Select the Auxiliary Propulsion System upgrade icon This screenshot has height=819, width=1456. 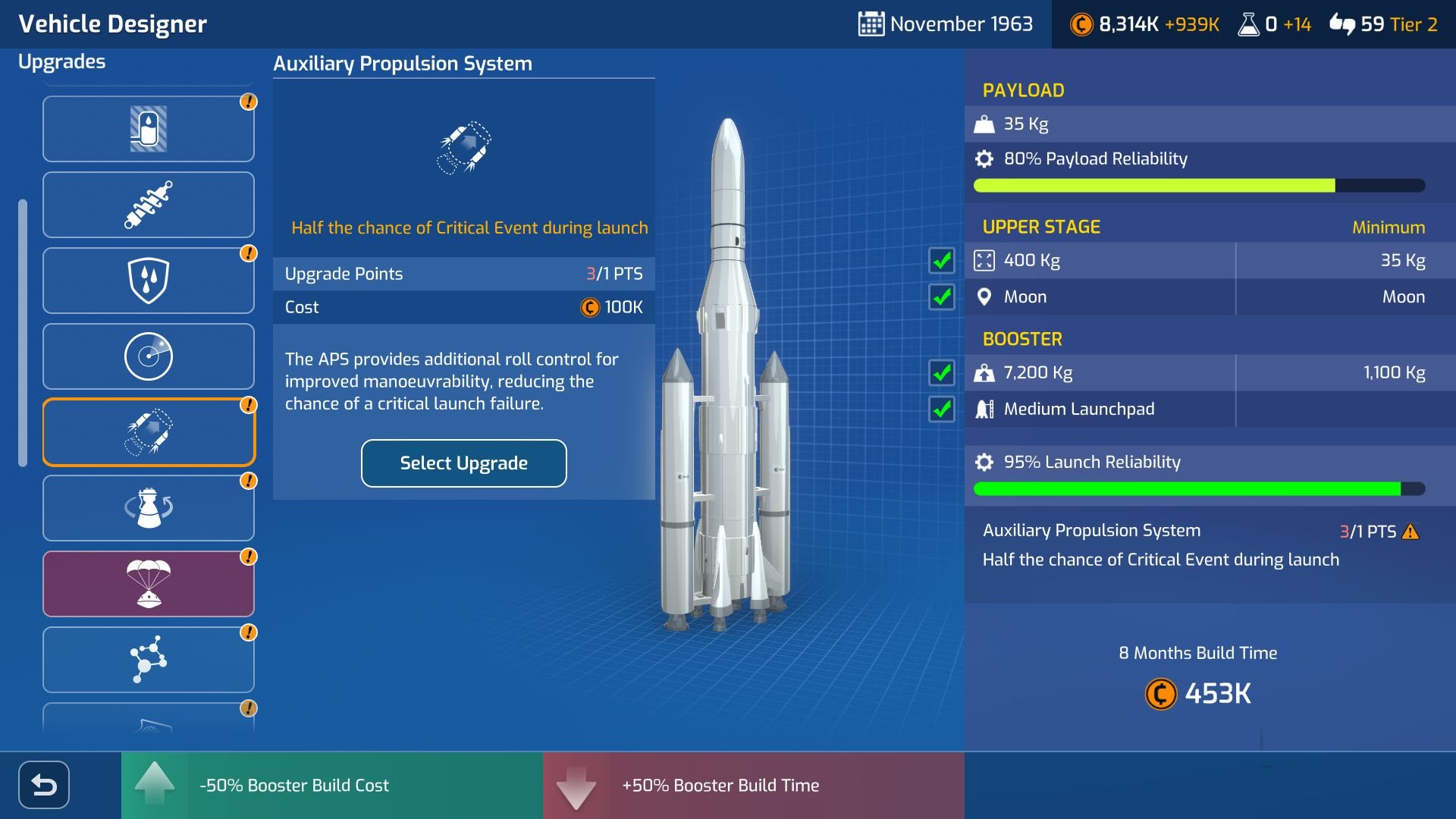[149, 431]
